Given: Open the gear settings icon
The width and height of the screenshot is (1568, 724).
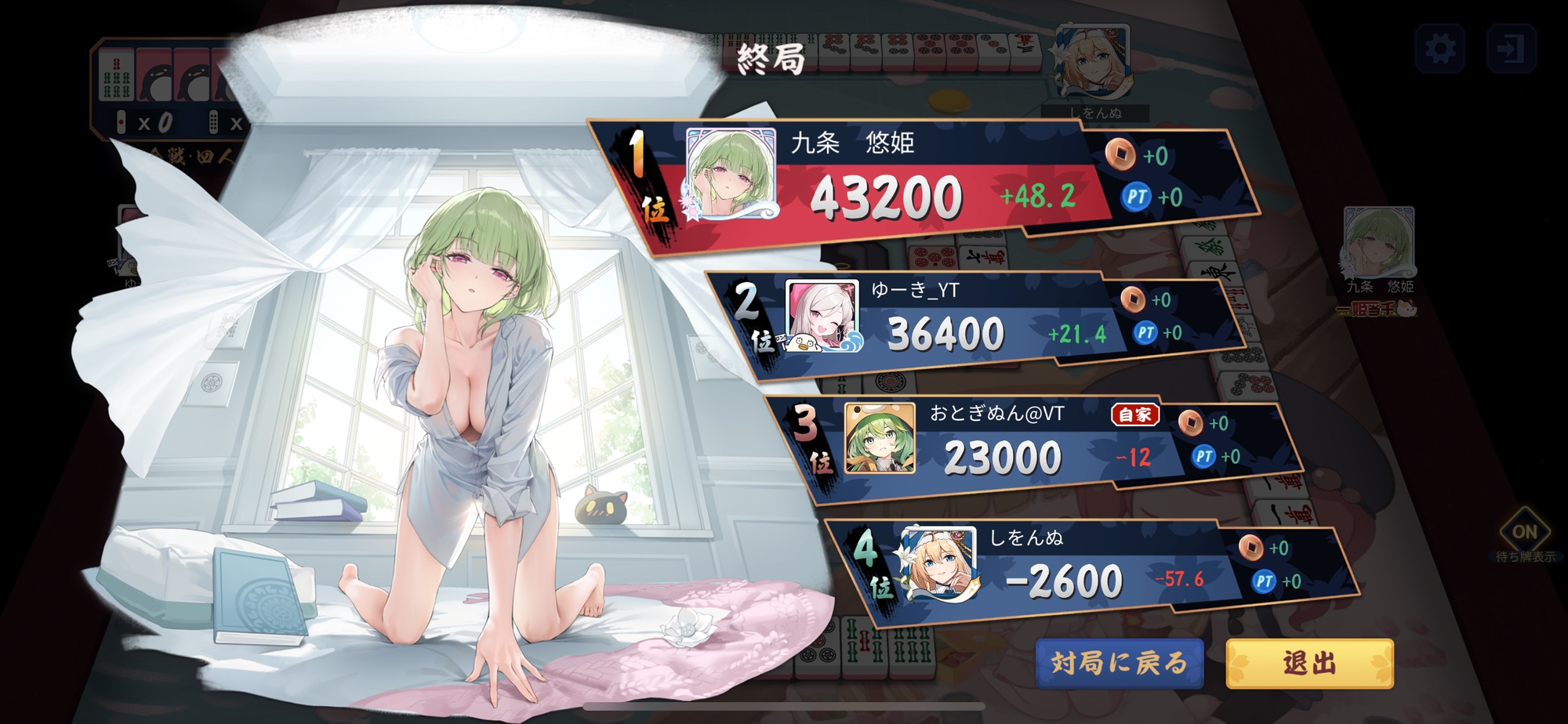Looking at the screenshot, I should (1440, 49).
